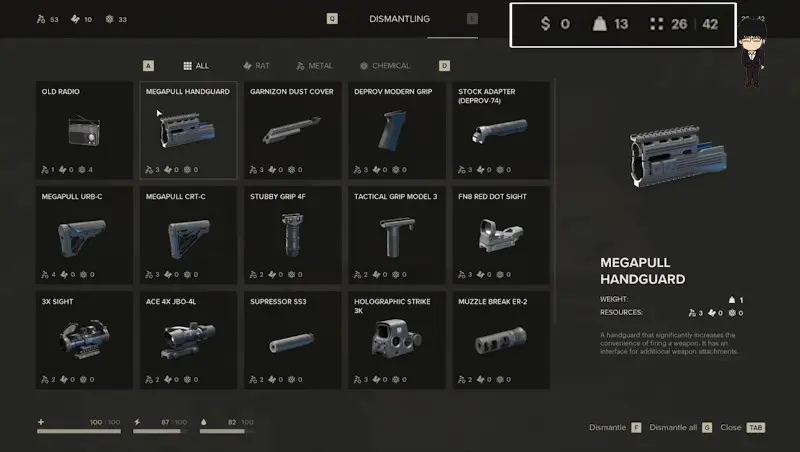Pick the Stubby Grip 4F slot

(293, 235)
